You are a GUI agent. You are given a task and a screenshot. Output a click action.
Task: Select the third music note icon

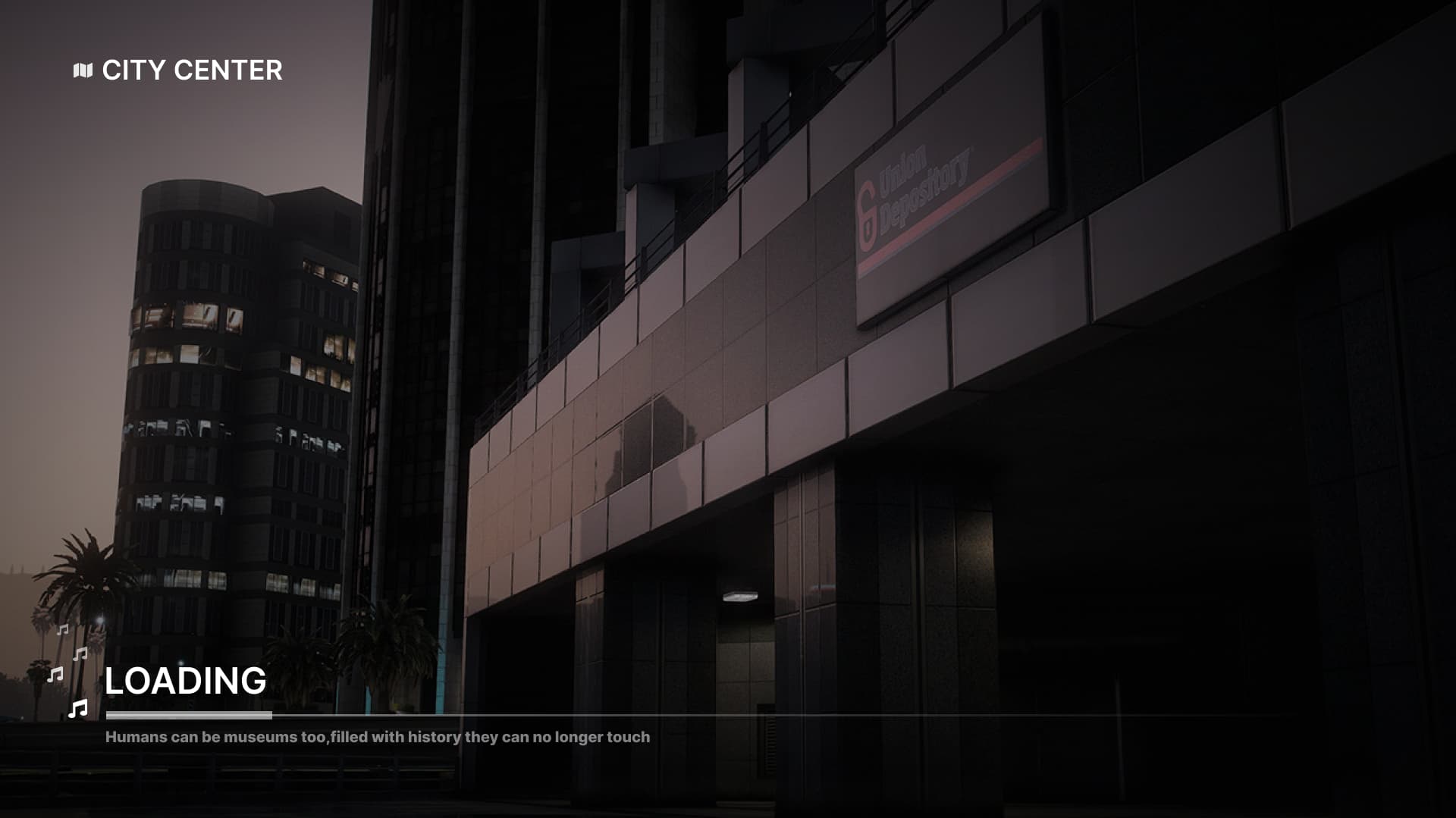pos(55,675)
